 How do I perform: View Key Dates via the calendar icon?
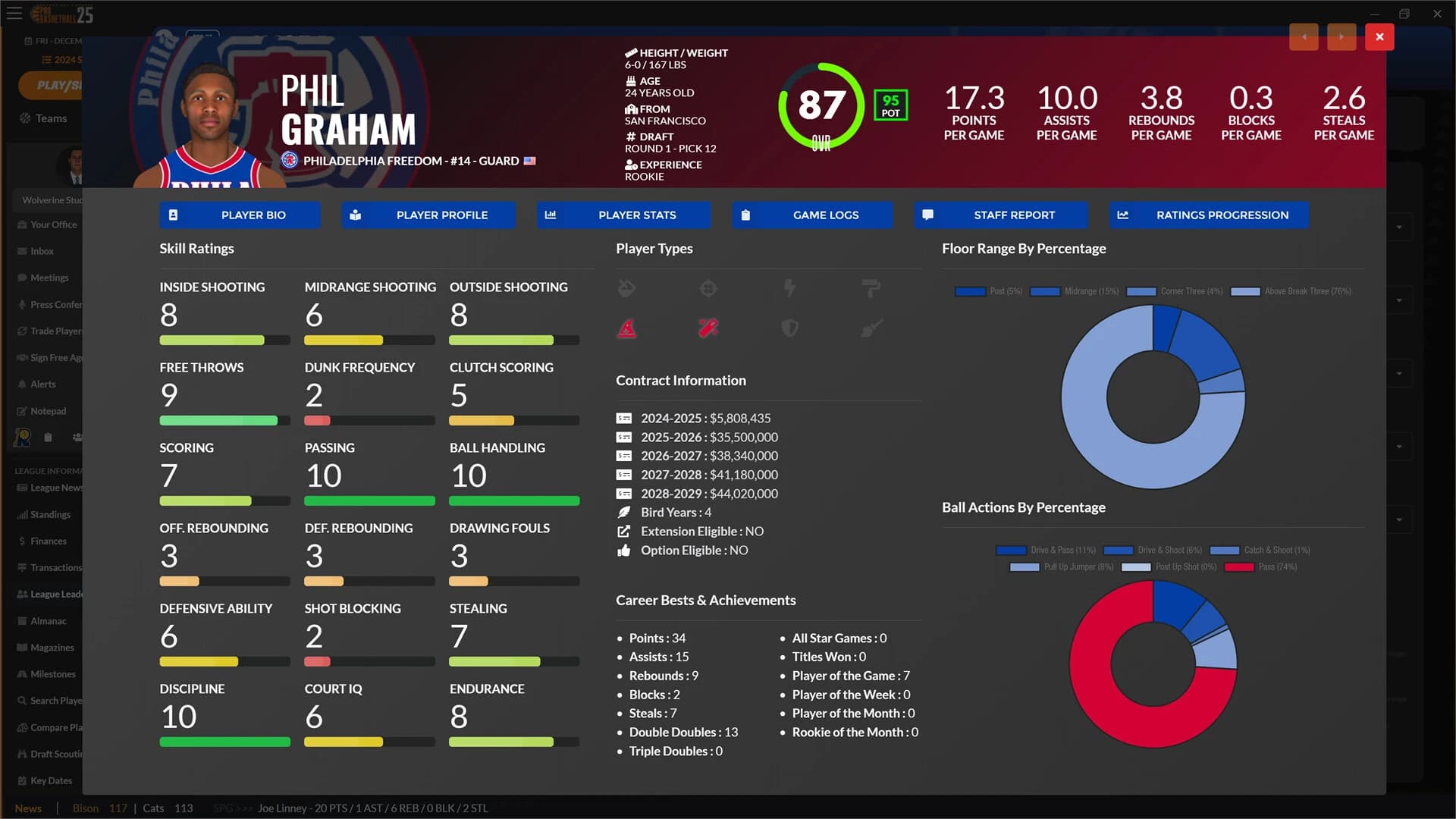pyautogui.click(x=22, y=780)
